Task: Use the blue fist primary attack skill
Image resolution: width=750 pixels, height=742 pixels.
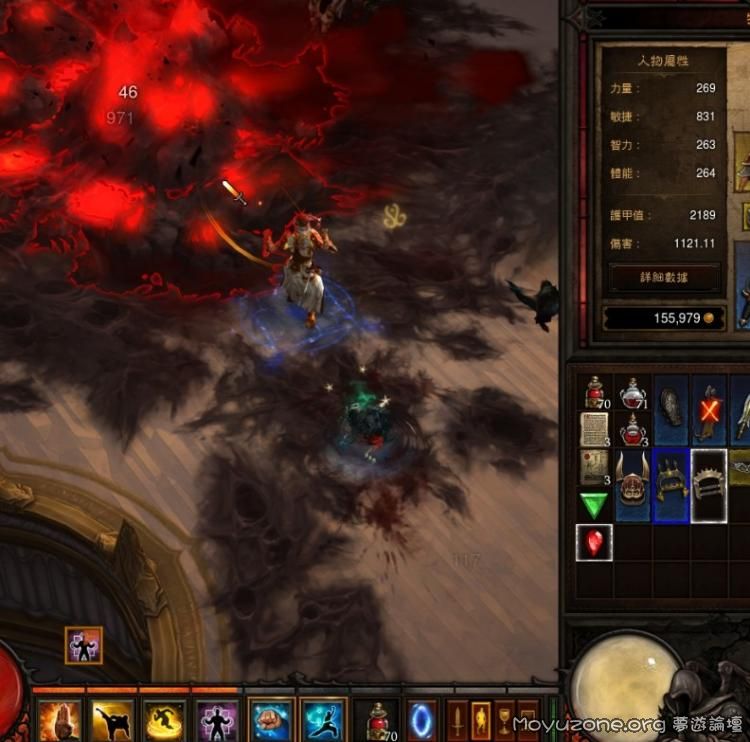Action: (x=271, y=720)
